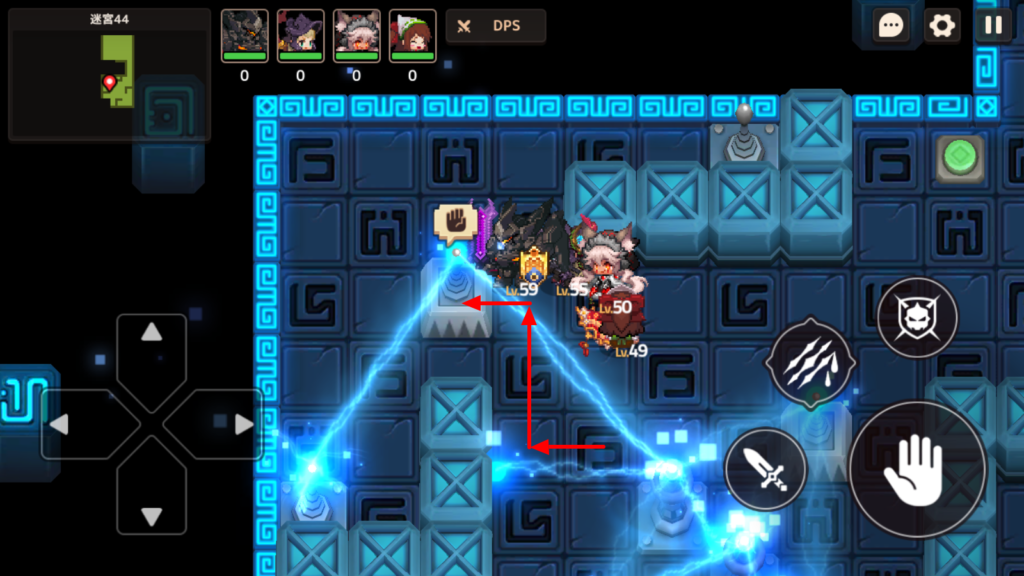Select the dark beast hero portrait
Viewport: 1024px width, 576px height.
point(244,36)
